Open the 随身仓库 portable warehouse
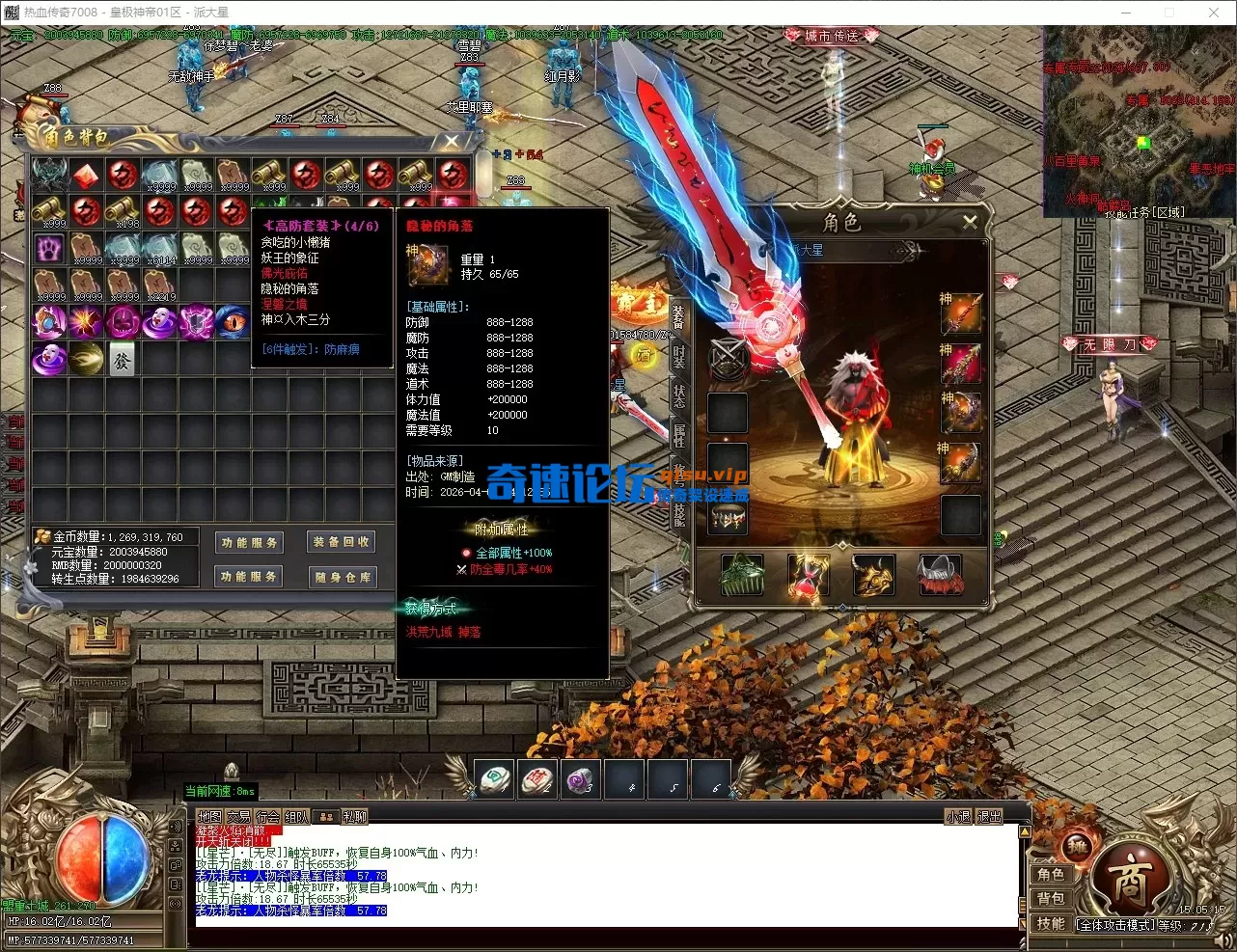Image resolution: width=1237 pixels, height=952 pixels. pyautogui.click(x=342, y=577)
